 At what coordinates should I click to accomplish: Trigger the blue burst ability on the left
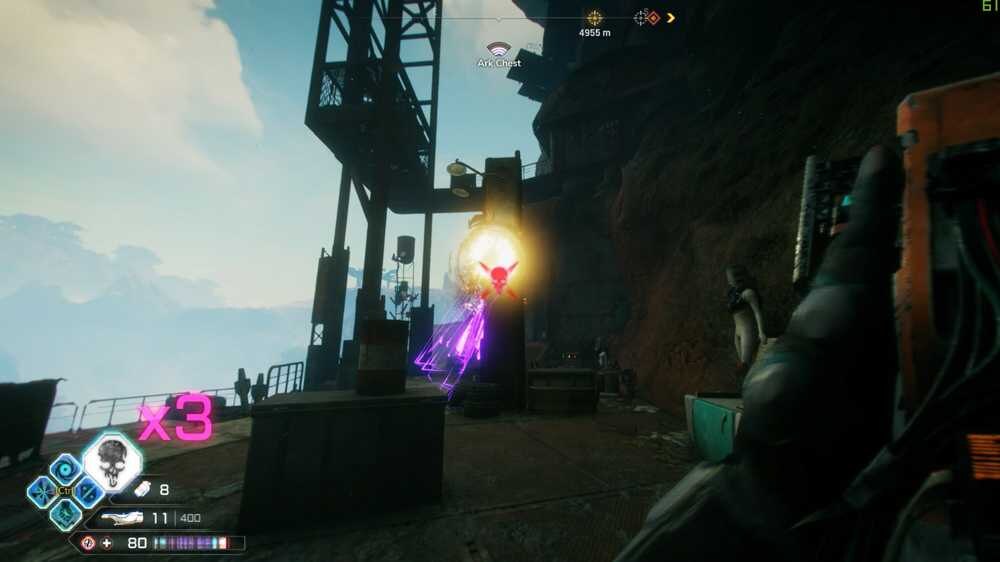(42, 492)
